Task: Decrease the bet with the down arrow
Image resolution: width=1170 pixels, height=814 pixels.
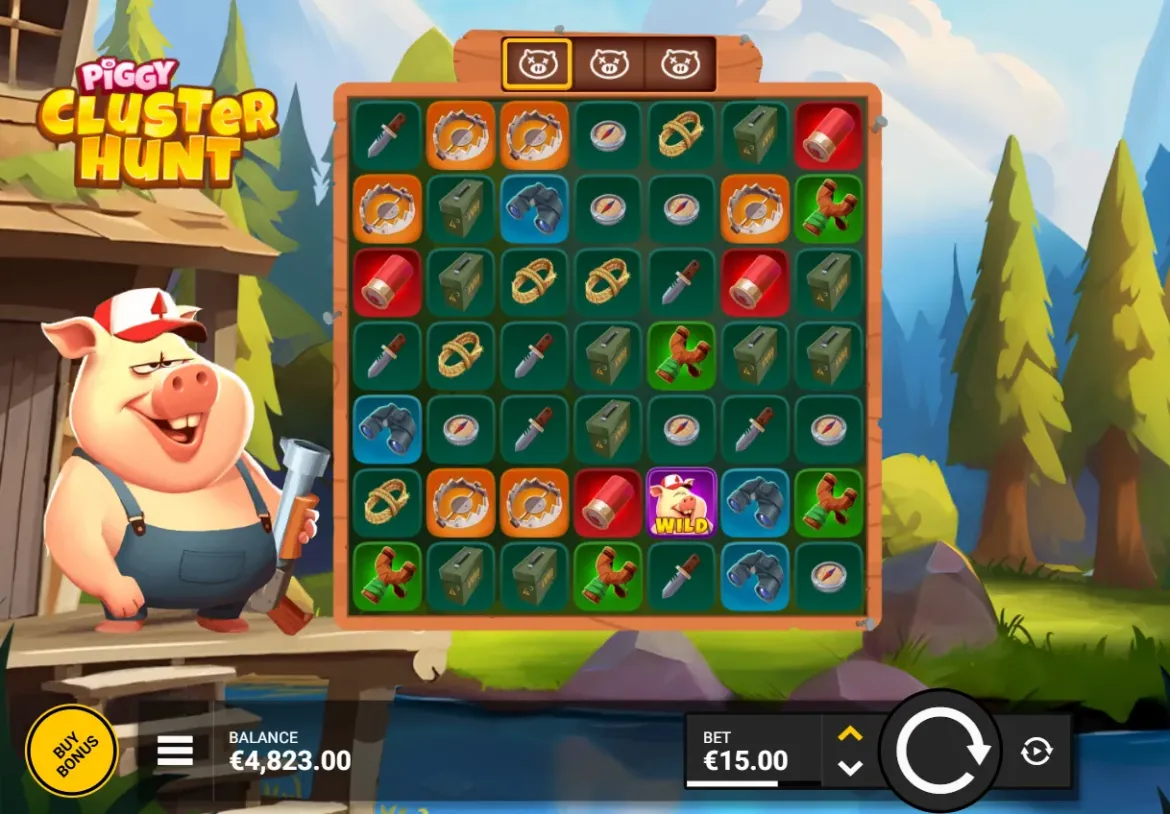Action: (x=850, y=768)
